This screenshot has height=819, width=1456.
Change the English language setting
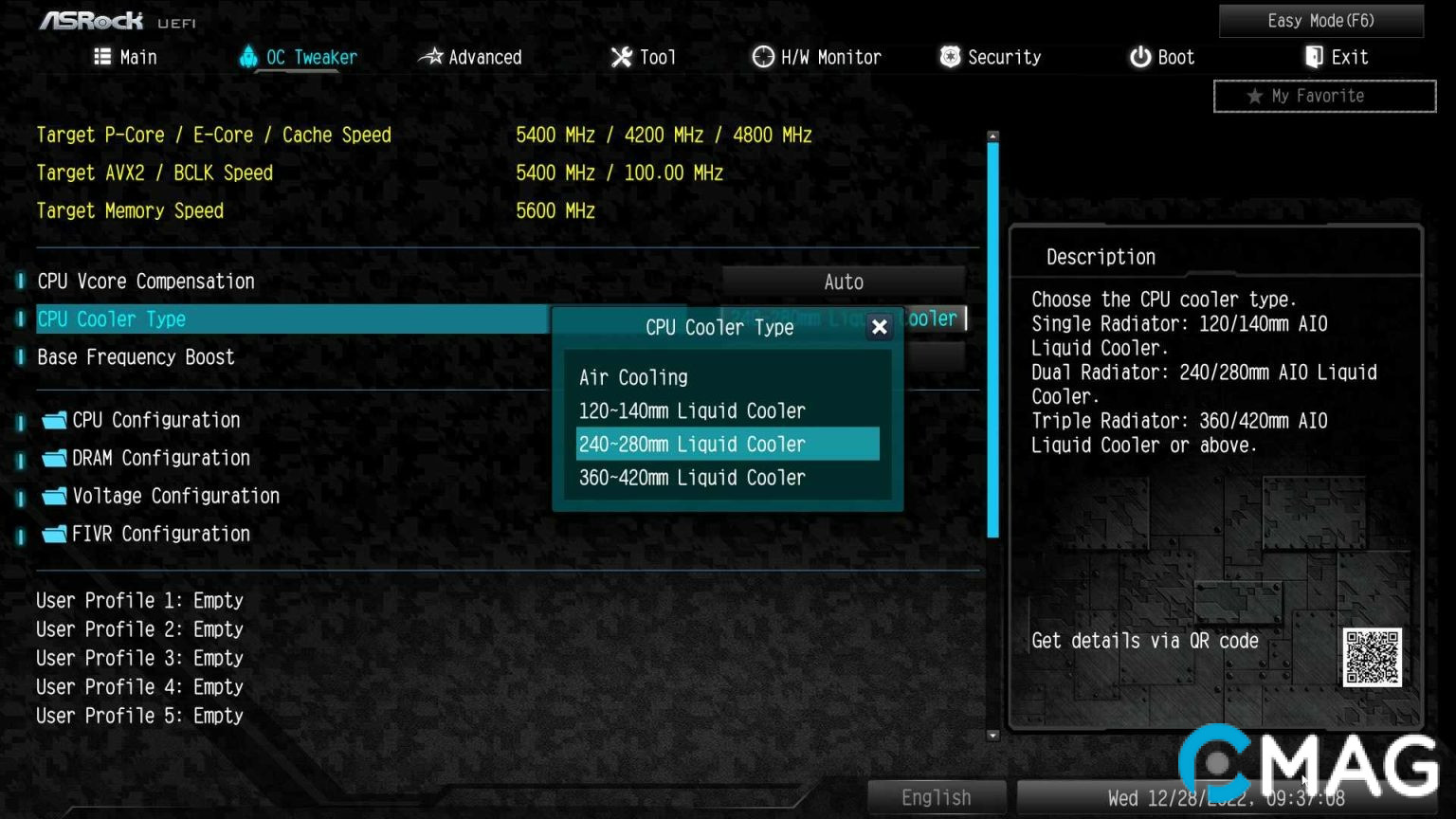[x=936, y=797]
